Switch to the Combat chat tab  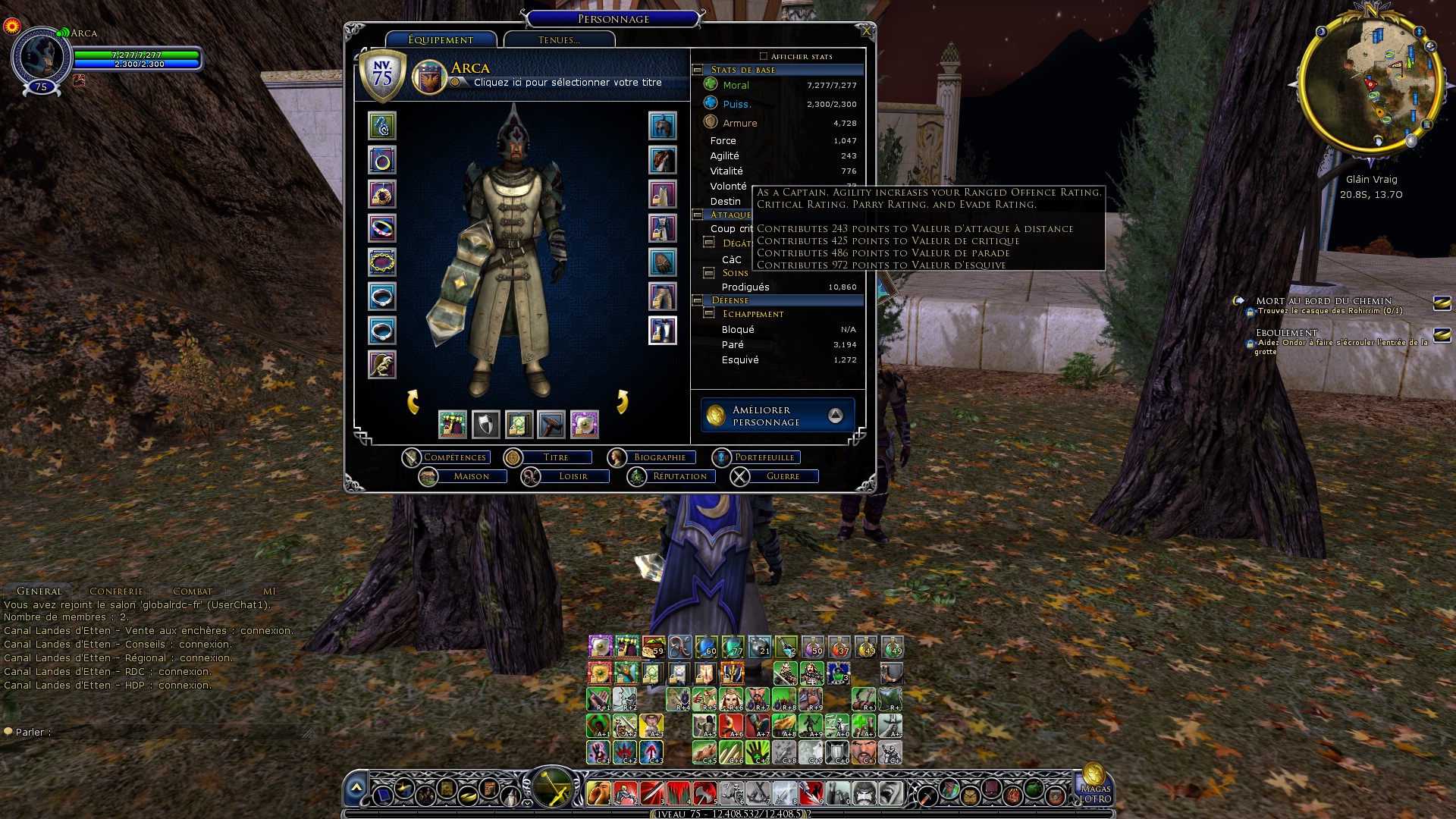pos(193,591)
